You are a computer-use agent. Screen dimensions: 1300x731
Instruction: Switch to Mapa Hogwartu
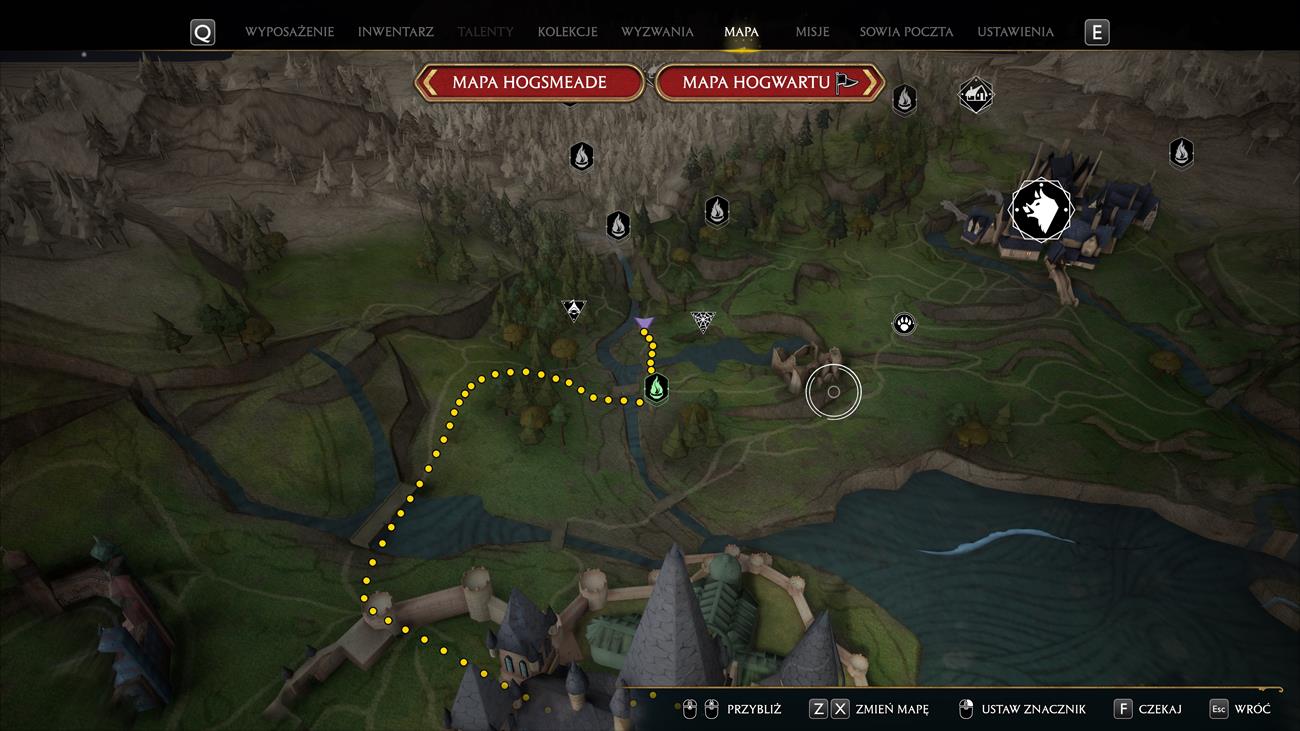point(769,82)
